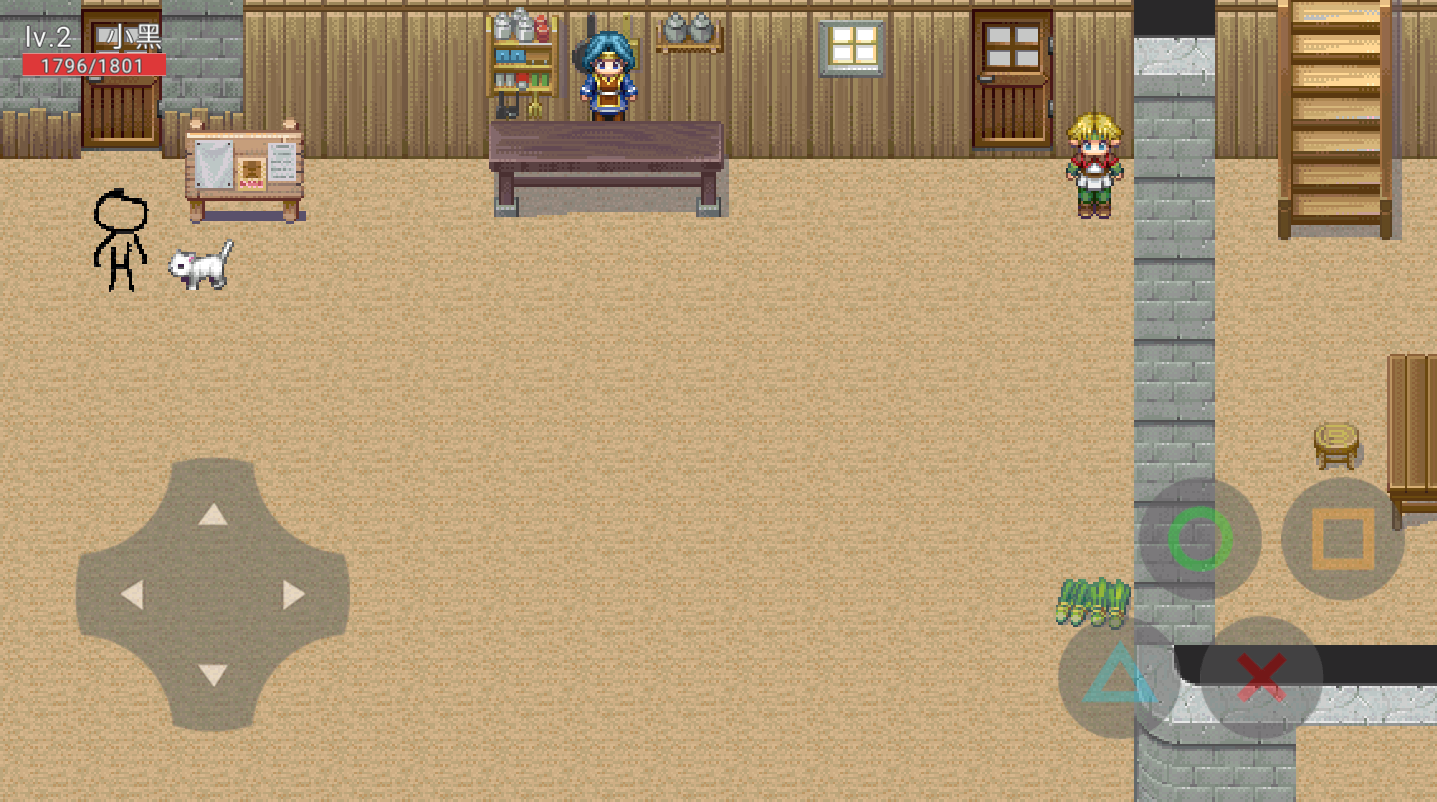Tap the right arrow on the d-pad
Screen dimensions: 1437x802
click(x=293, y=595)
